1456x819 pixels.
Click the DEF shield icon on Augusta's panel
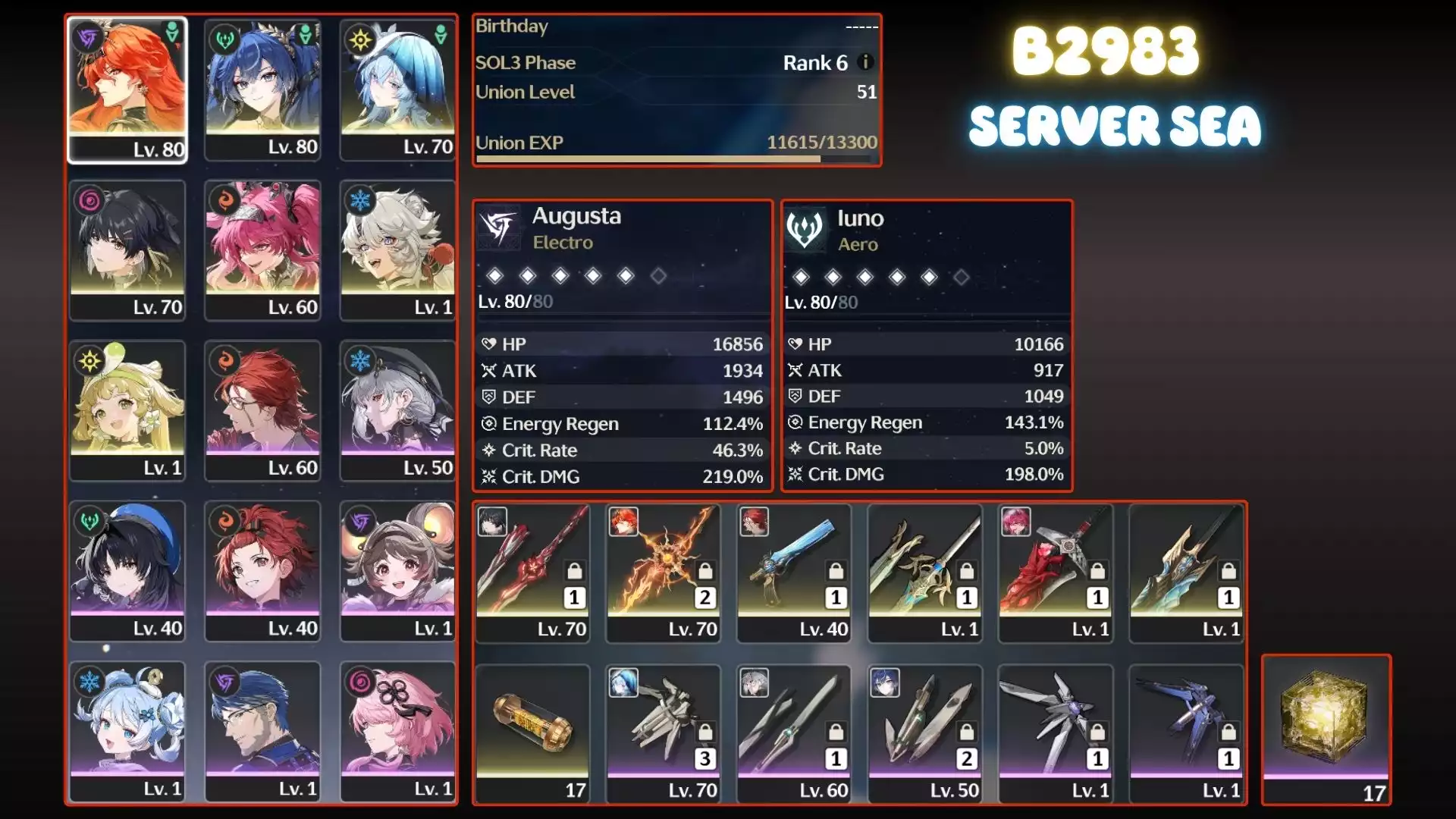pyautogui.click(x=491, y=397)
